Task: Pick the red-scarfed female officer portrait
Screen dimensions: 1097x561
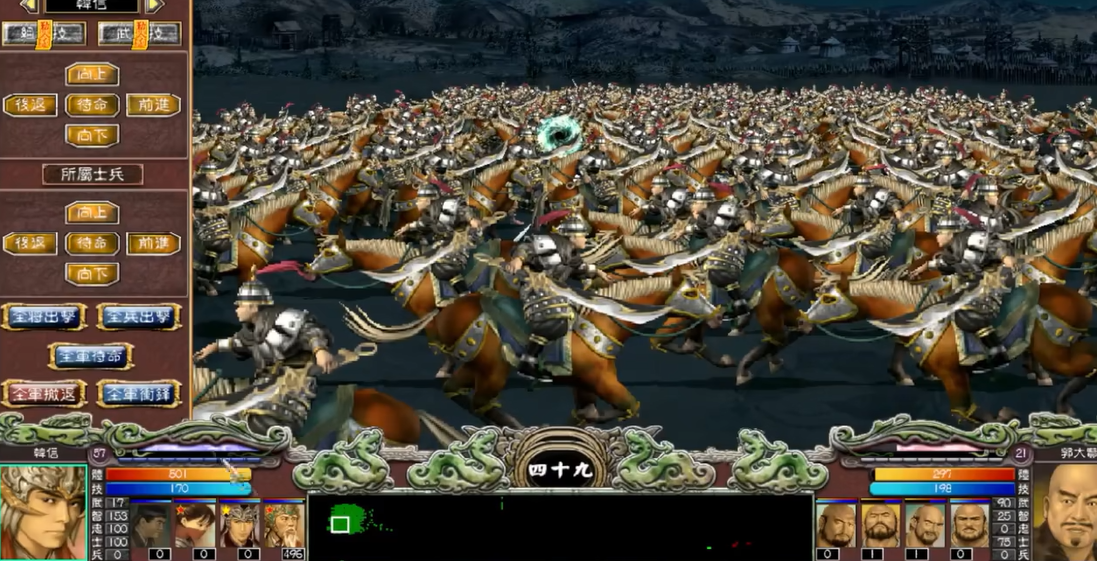Action: (197, 523)
